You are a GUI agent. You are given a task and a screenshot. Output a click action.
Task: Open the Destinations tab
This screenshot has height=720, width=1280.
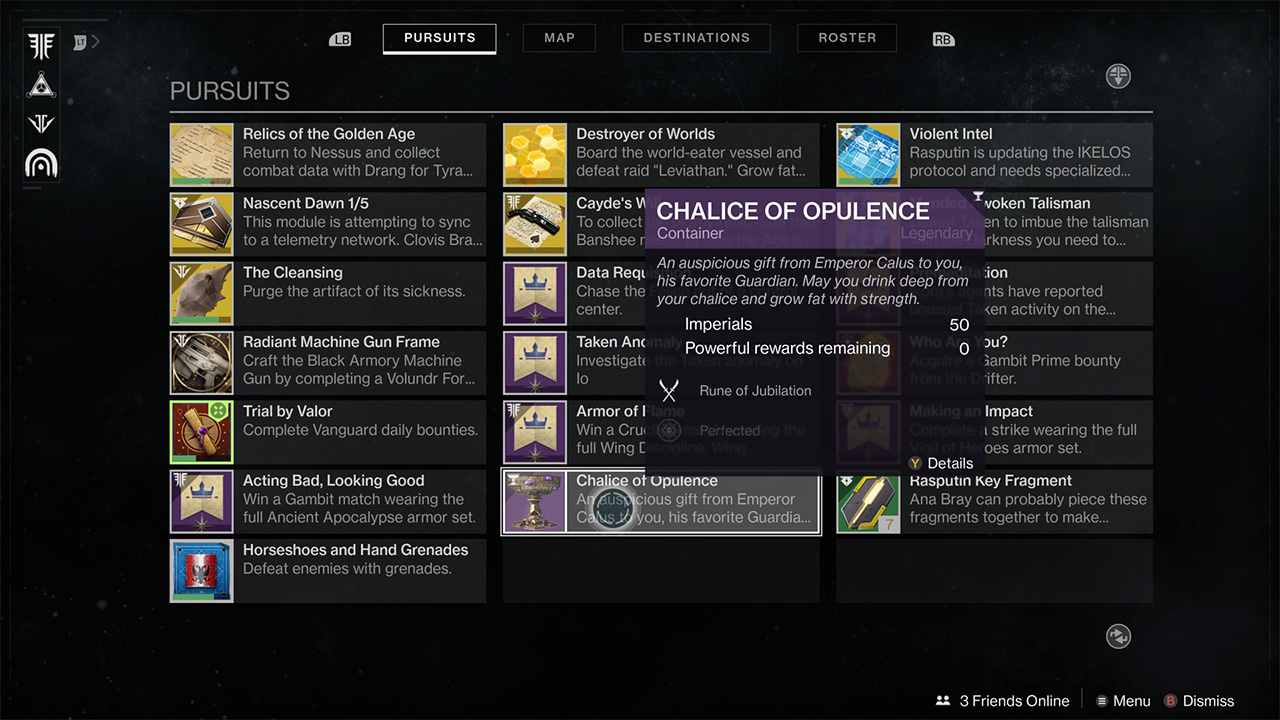tap(696, 37)
